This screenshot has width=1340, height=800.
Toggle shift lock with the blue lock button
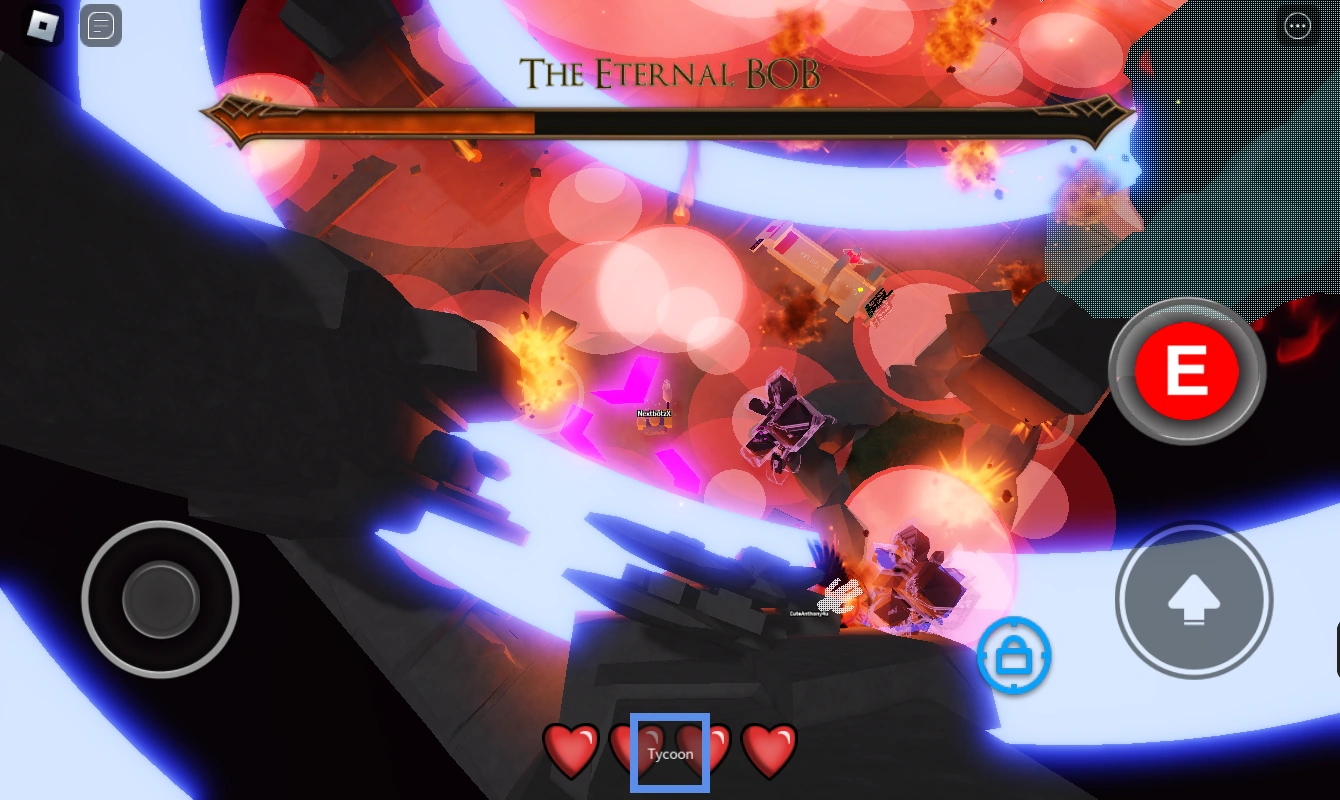[1014, 657]
